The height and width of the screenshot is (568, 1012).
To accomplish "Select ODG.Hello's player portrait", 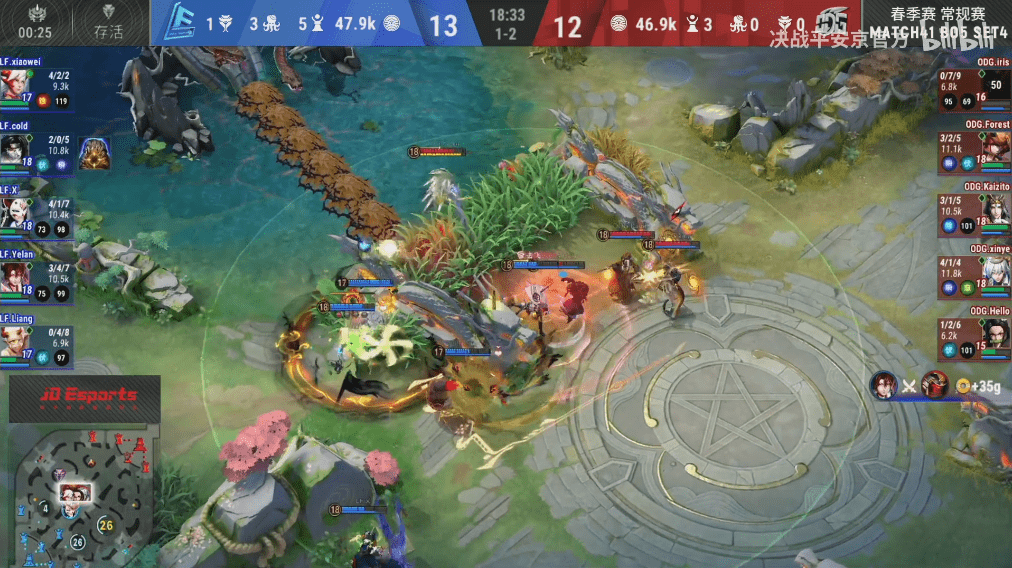I will tap(996, 334).
